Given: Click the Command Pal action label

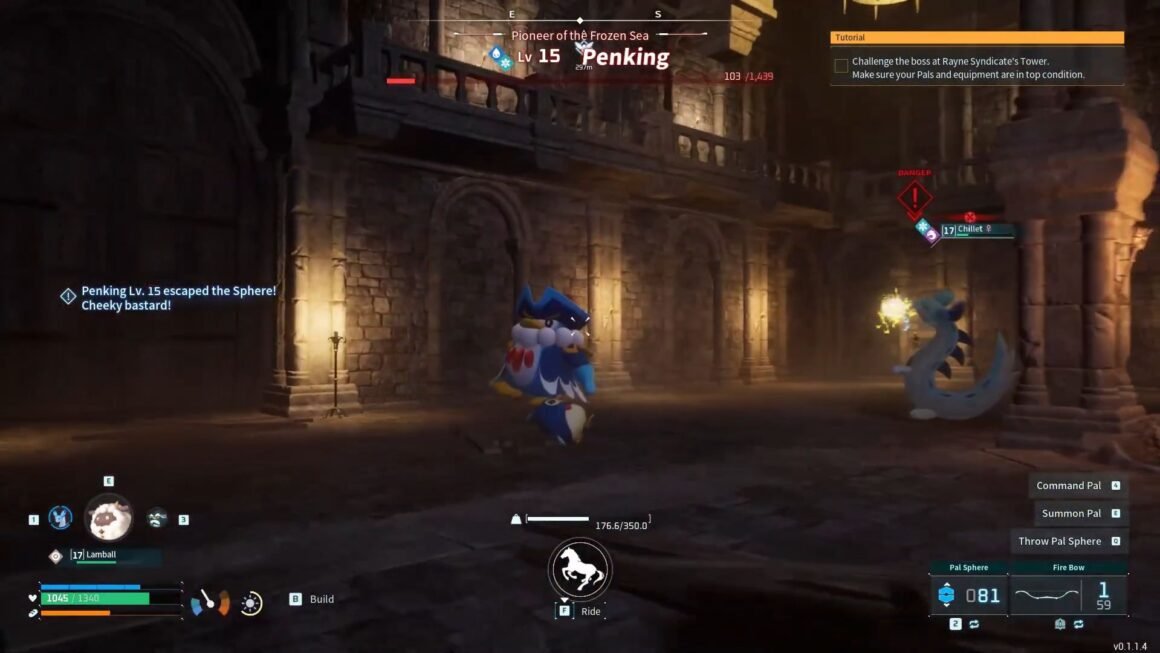Looking at the screenshot, I should pyautogui.click(x=1068, y=486).
